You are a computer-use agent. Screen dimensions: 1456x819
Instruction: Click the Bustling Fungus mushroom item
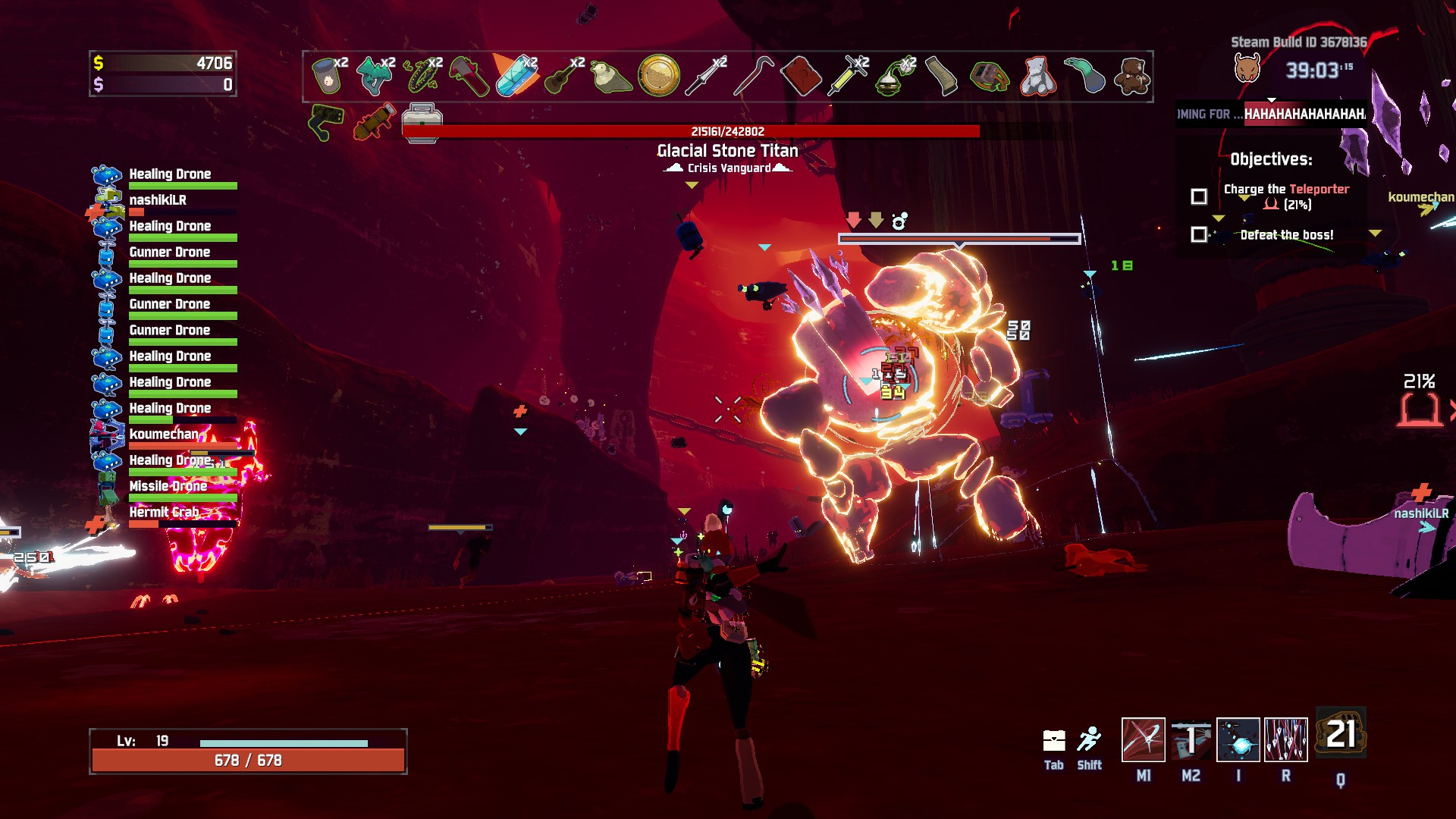(x=375, y=76)
